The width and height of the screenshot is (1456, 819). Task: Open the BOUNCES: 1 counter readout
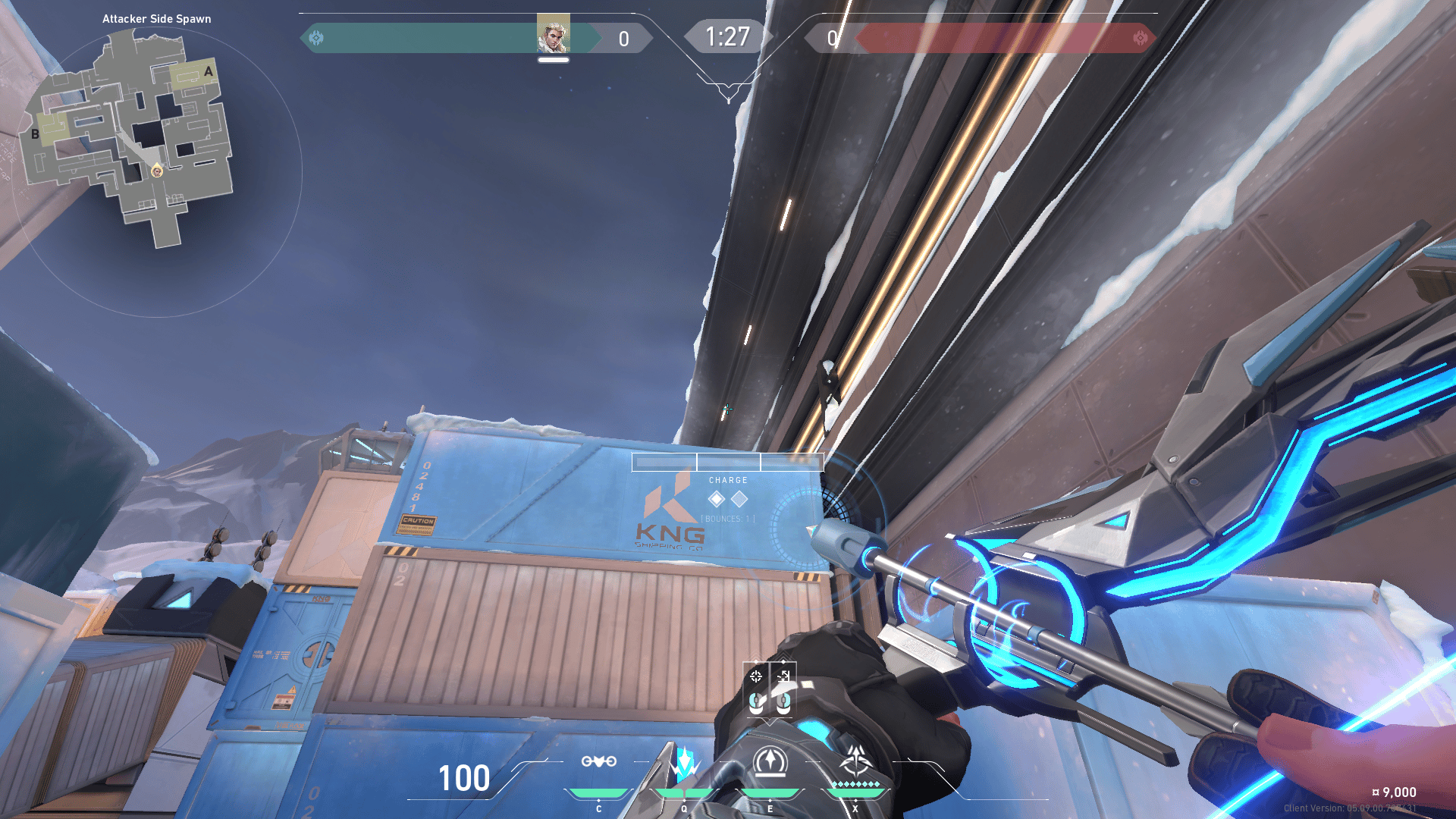[727, 519]
